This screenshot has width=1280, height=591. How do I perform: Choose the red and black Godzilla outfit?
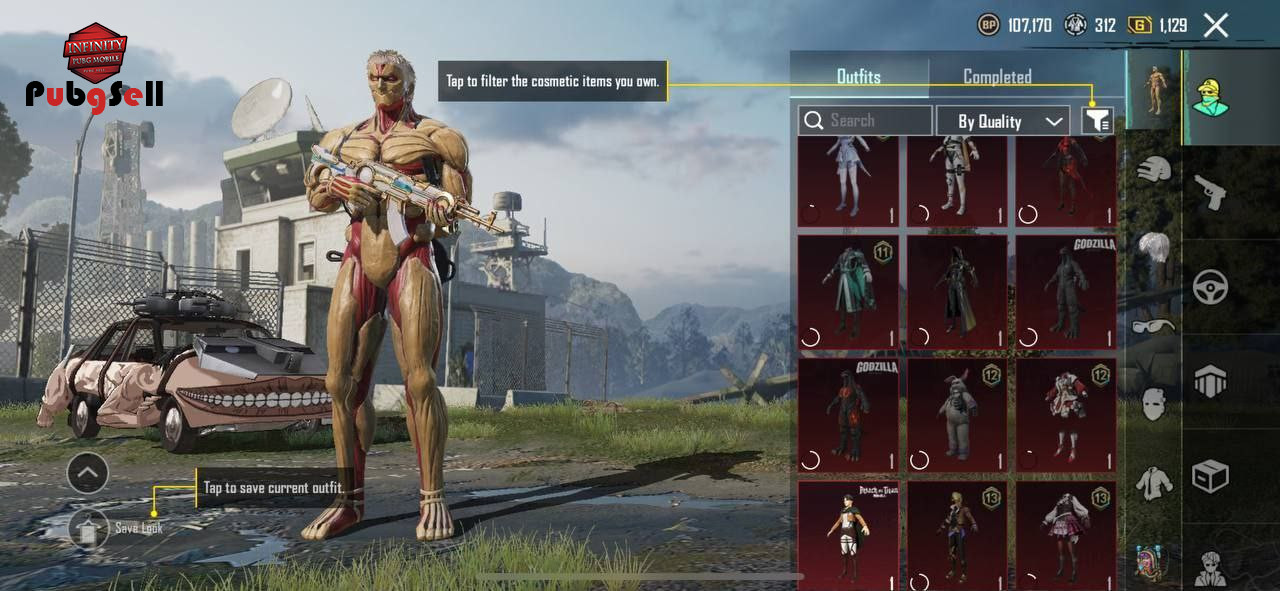pyautogui.click(x=848, y=415)
